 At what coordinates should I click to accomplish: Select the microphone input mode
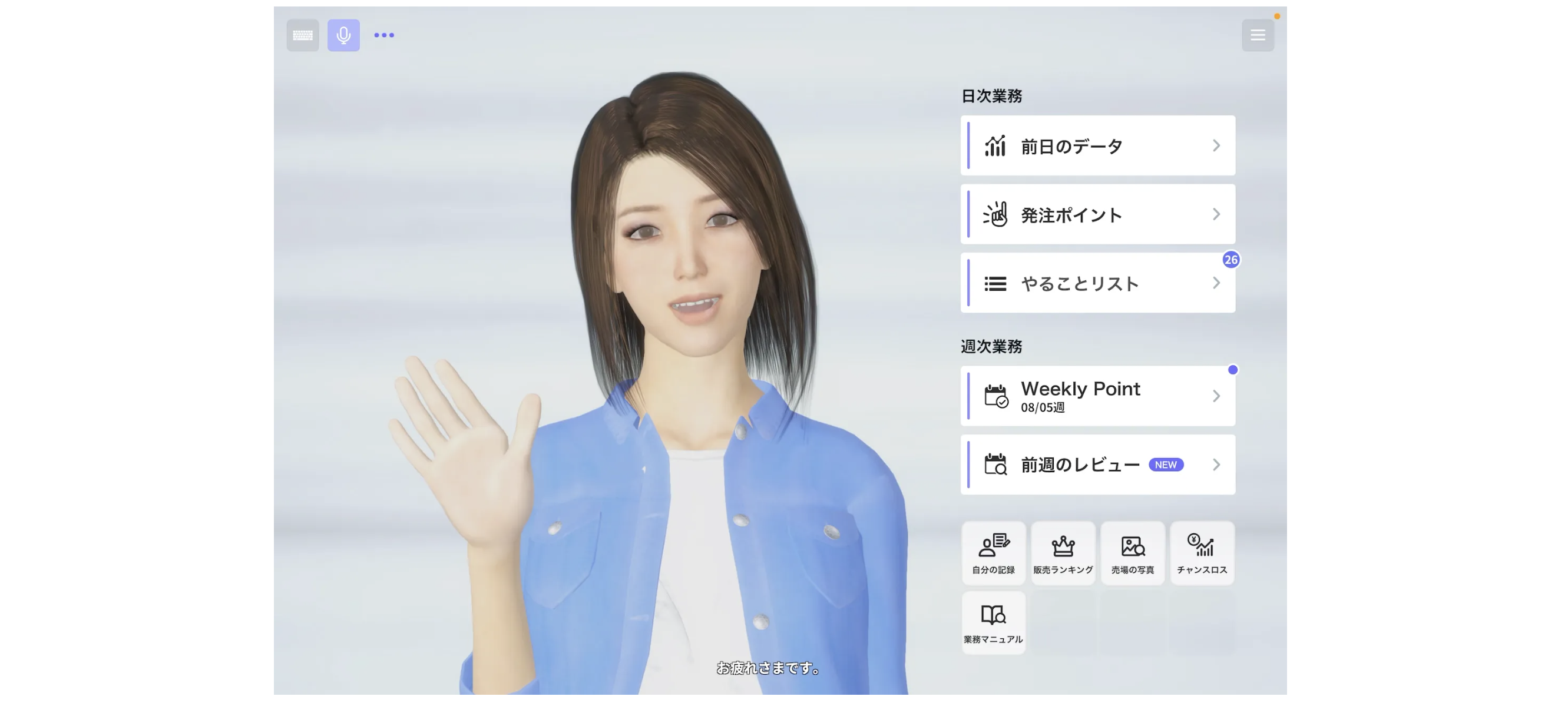[x=343, y=35]
